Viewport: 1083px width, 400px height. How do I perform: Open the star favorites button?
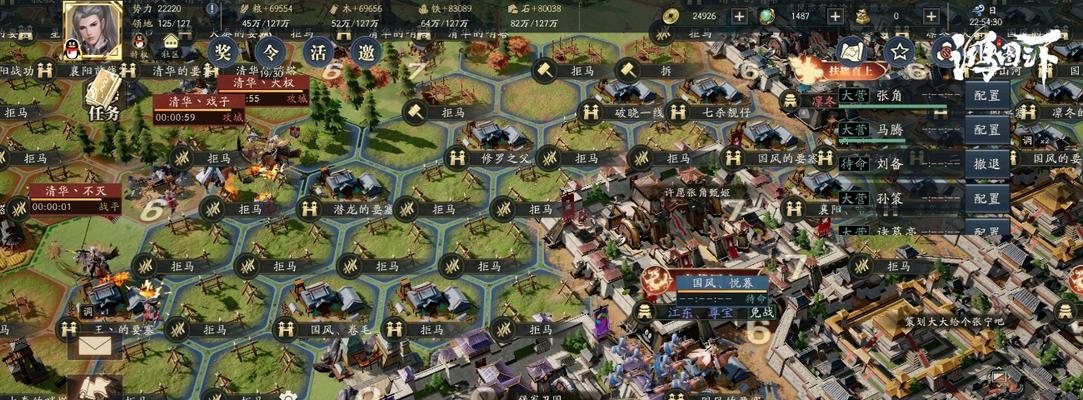[900, 51]
